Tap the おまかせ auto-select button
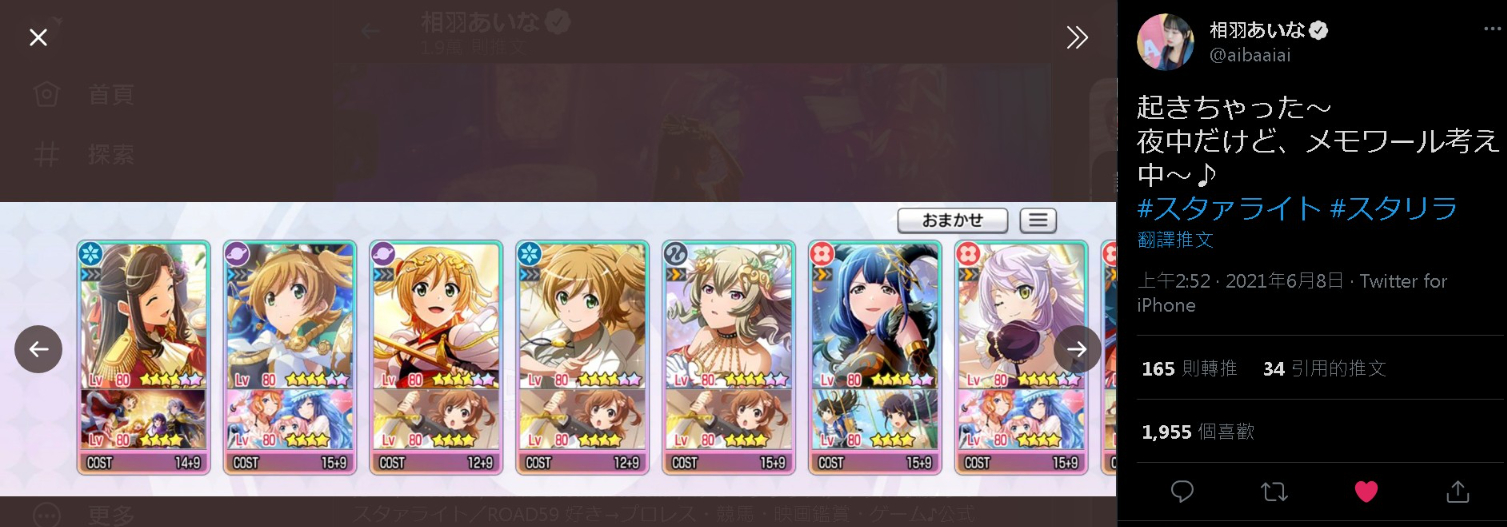Image resolution: width=1507 pixels, height=527 pixels. [x=952, y=220]
